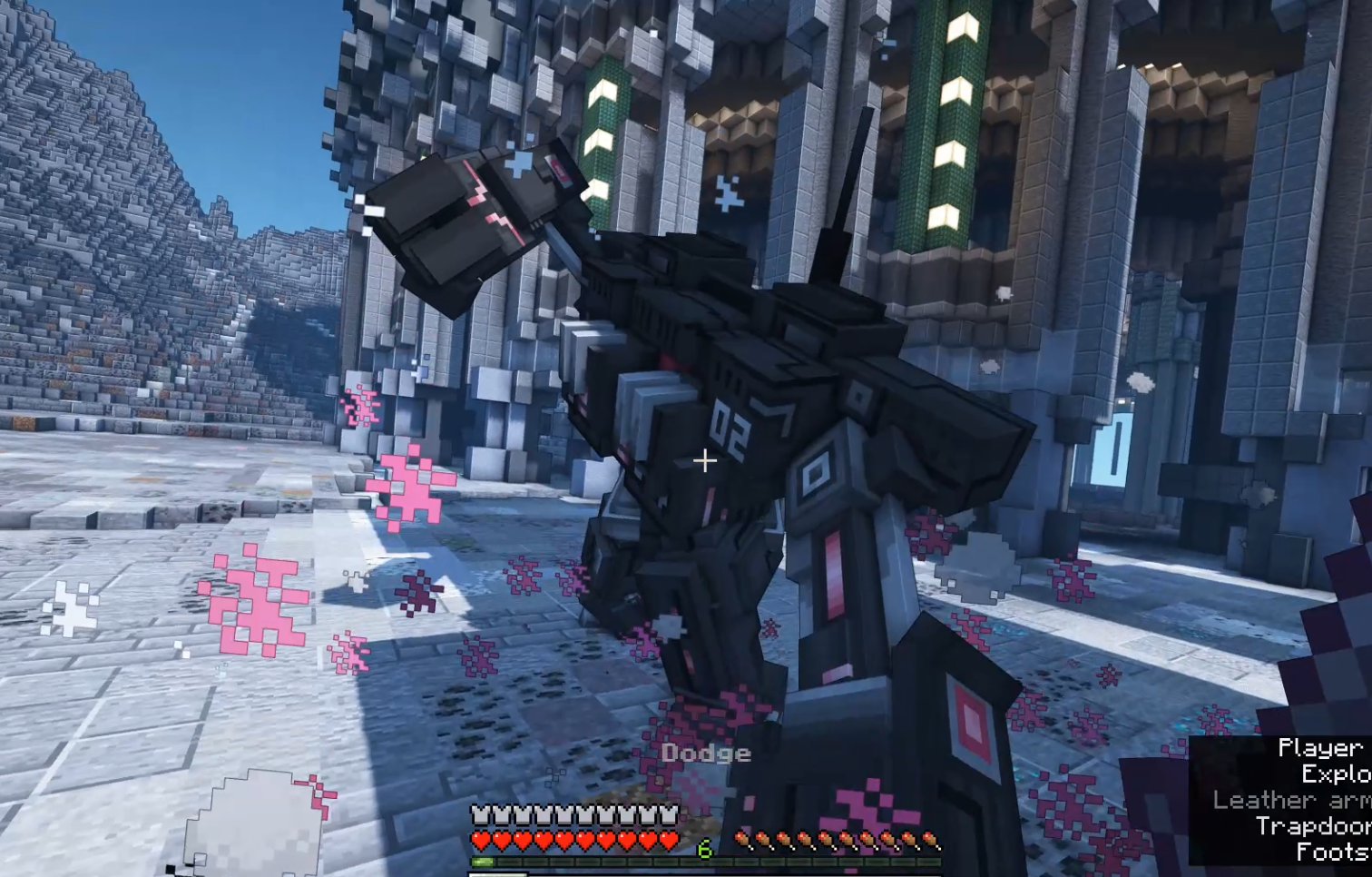Click the green experience level number 6

pyautogui.click(x=704, y=848)
